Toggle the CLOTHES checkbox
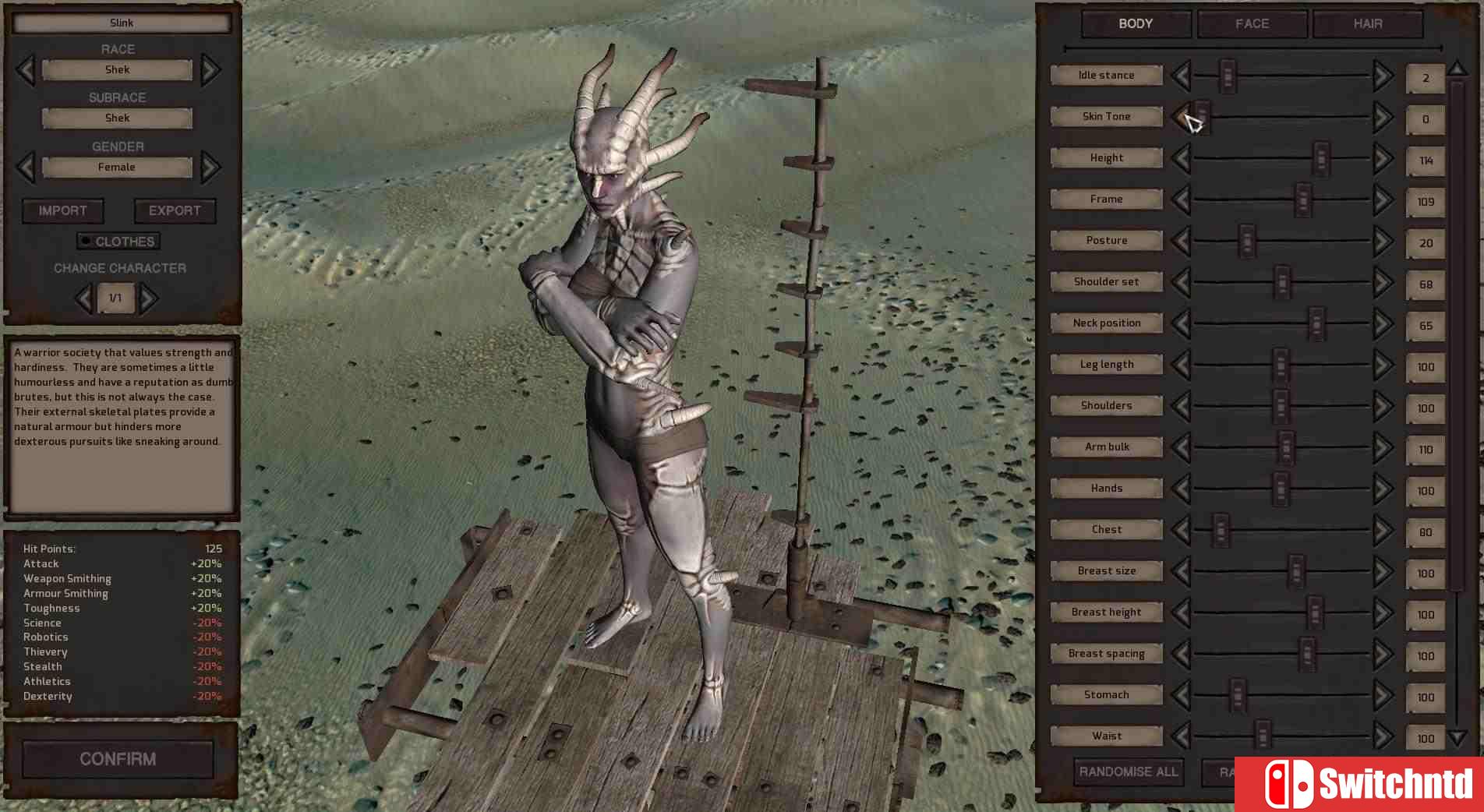Viewport: 1484px width, 812px height. click(x=86, y=241)
